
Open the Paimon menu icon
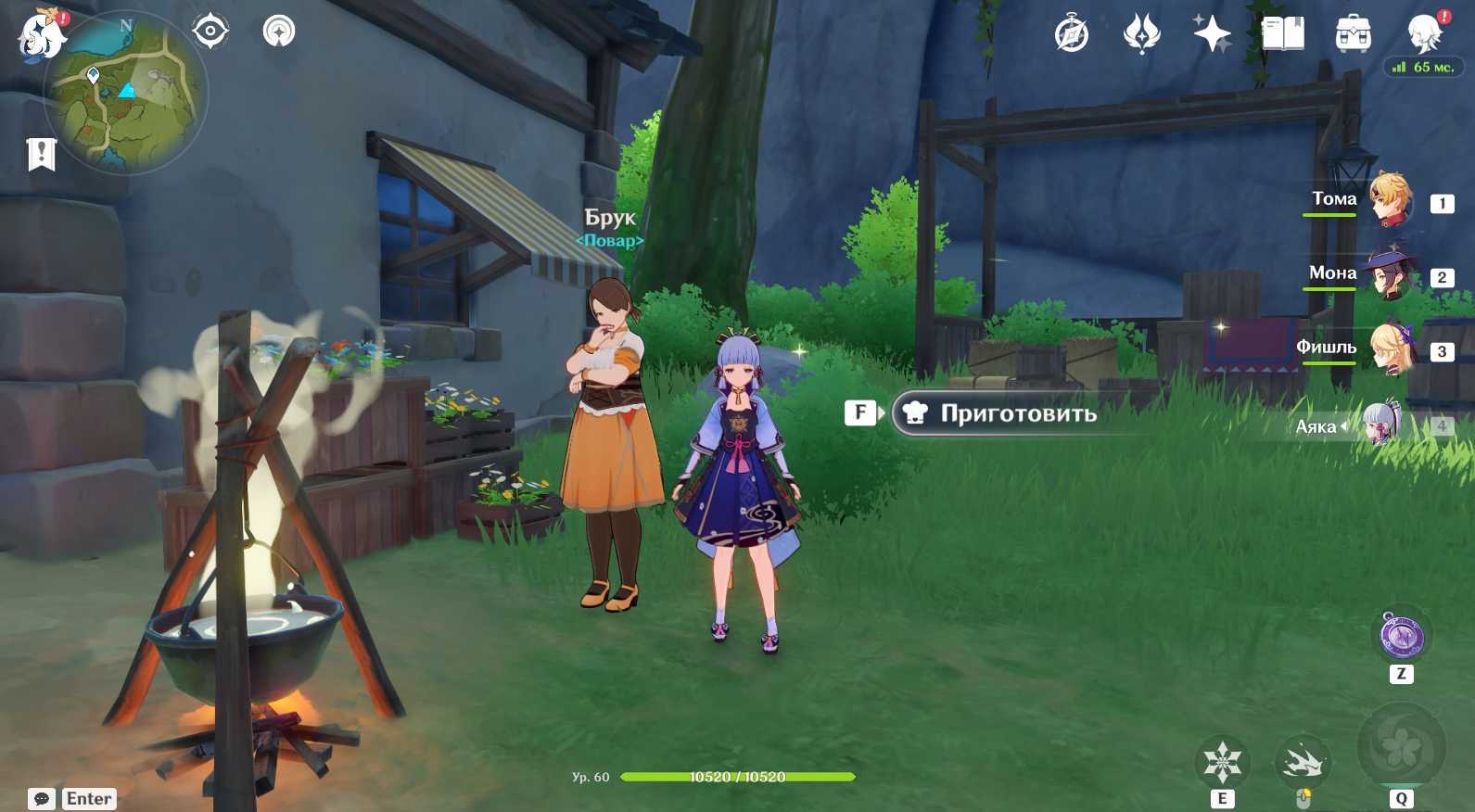[x=42, y=37]
